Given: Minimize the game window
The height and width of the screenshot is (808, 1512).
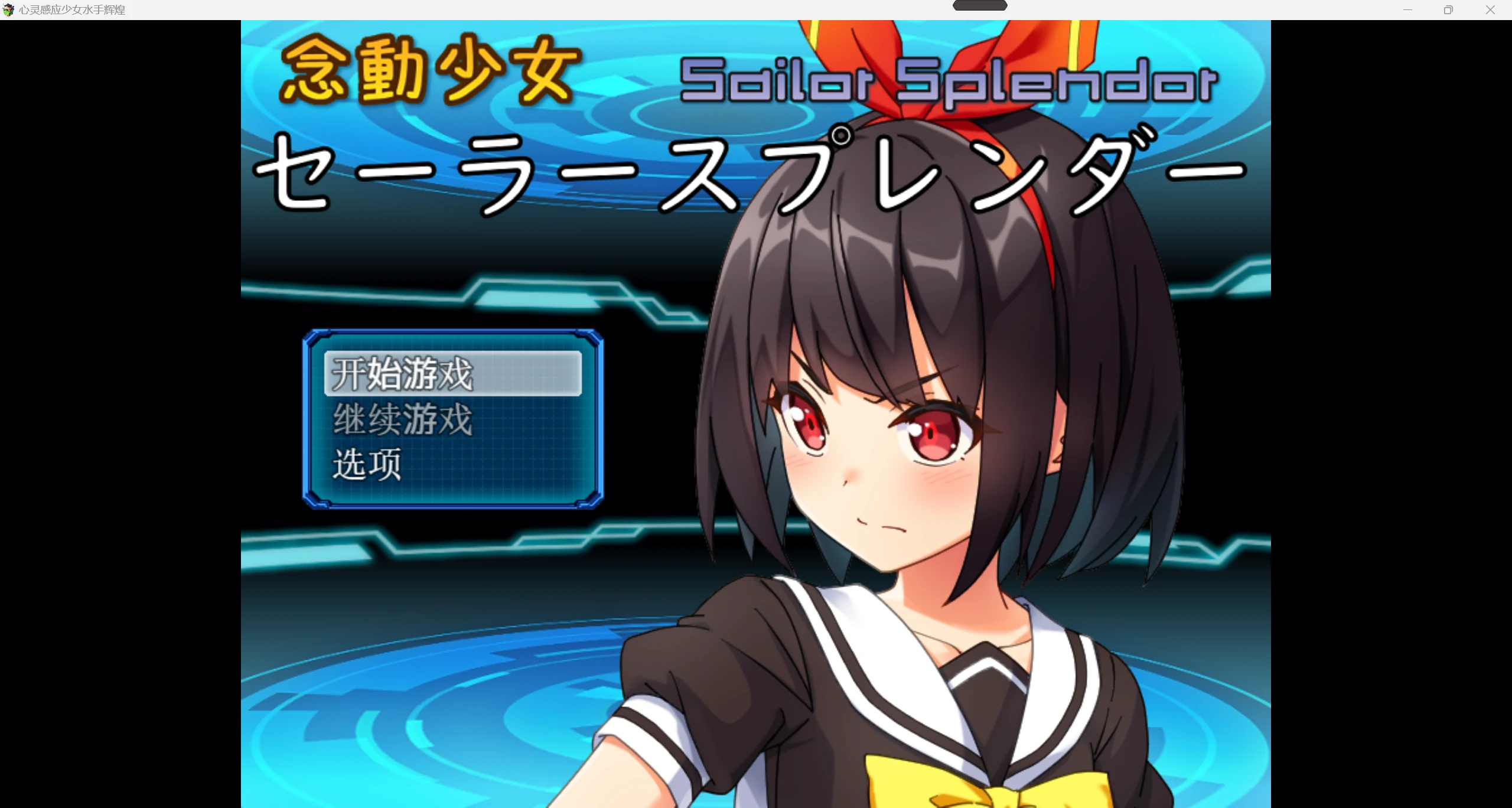Looking at the screenshot, I should coord(1407,9).
